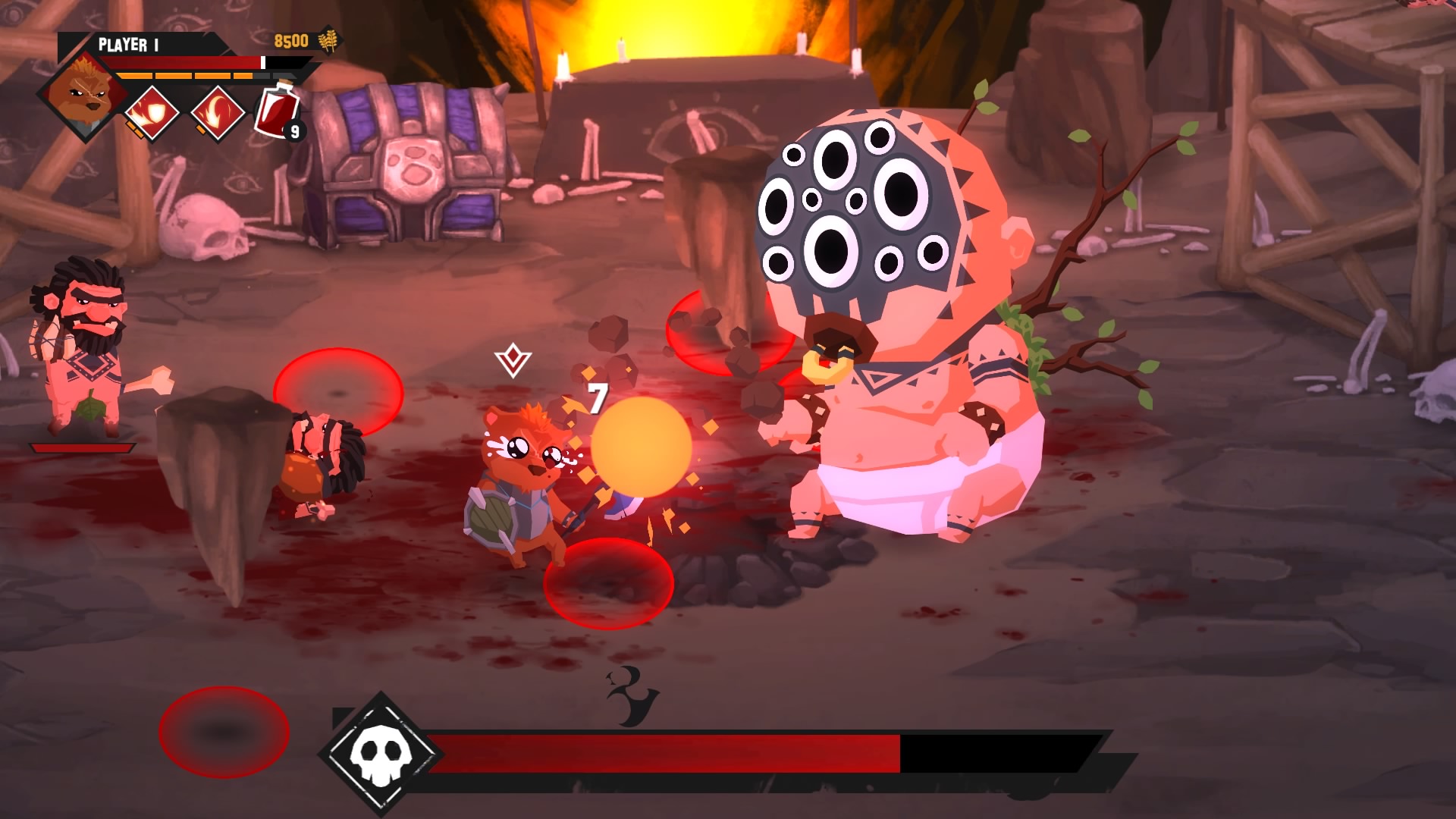Click the wheat currency icon
1456x819 pixels.
(x=329, y=41)
